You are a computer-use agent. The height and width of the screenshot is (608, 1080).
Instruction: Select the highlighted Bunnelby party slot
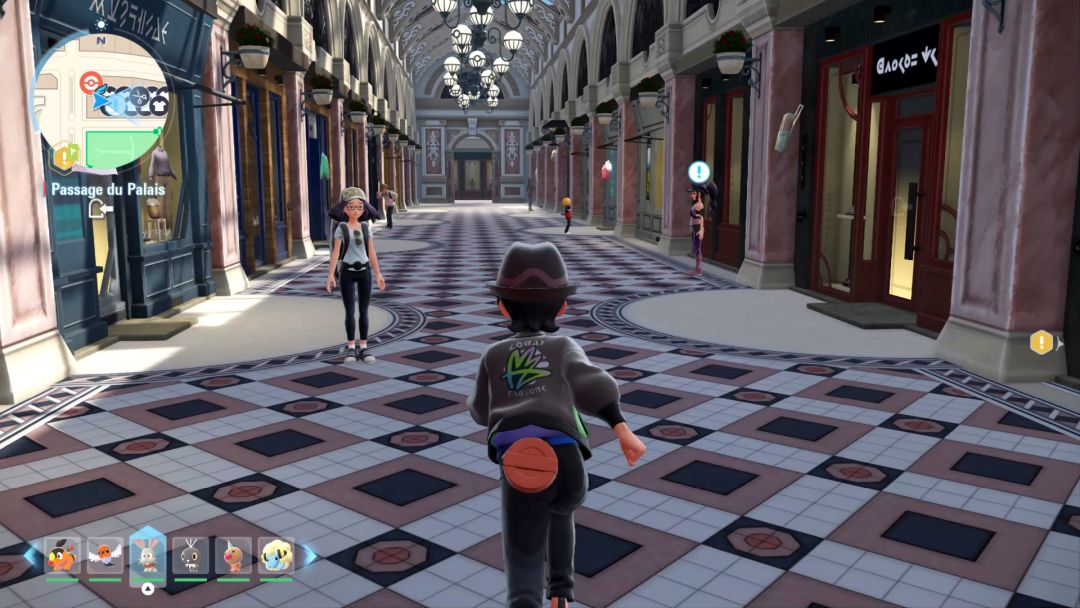148,553
